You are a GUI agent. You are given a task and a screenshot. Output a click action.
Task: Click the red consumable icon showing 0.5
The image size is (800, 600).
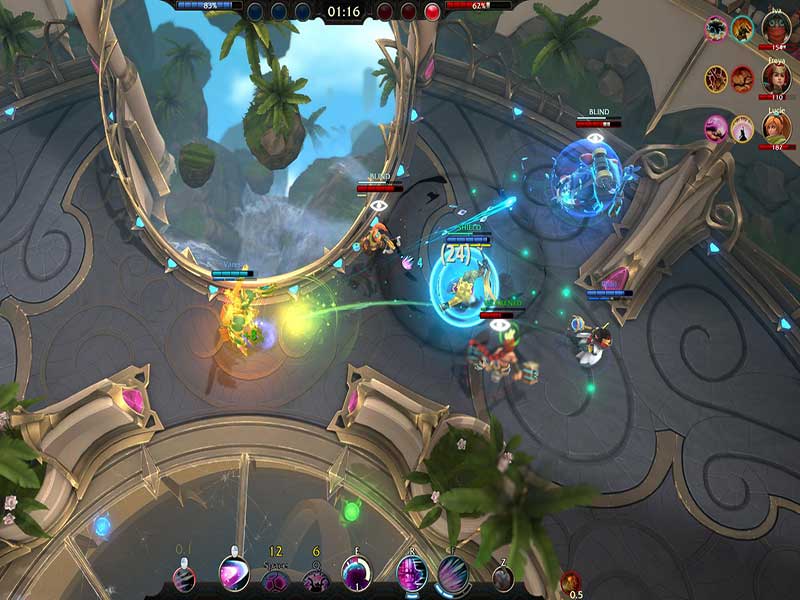point(573,581)
